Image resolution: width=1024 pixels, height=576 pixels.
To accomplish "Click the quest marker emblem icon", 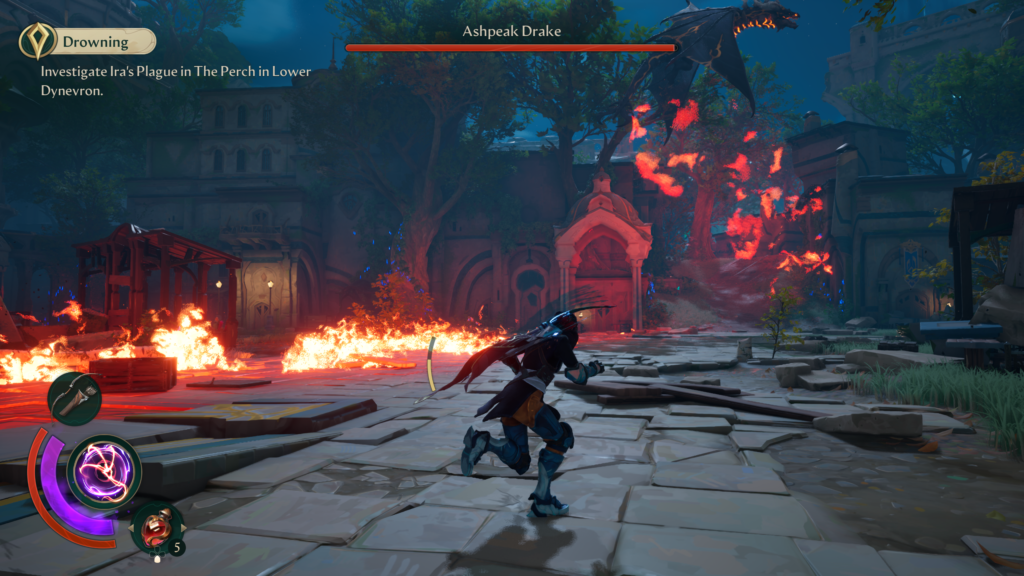I will coord(38,41).
